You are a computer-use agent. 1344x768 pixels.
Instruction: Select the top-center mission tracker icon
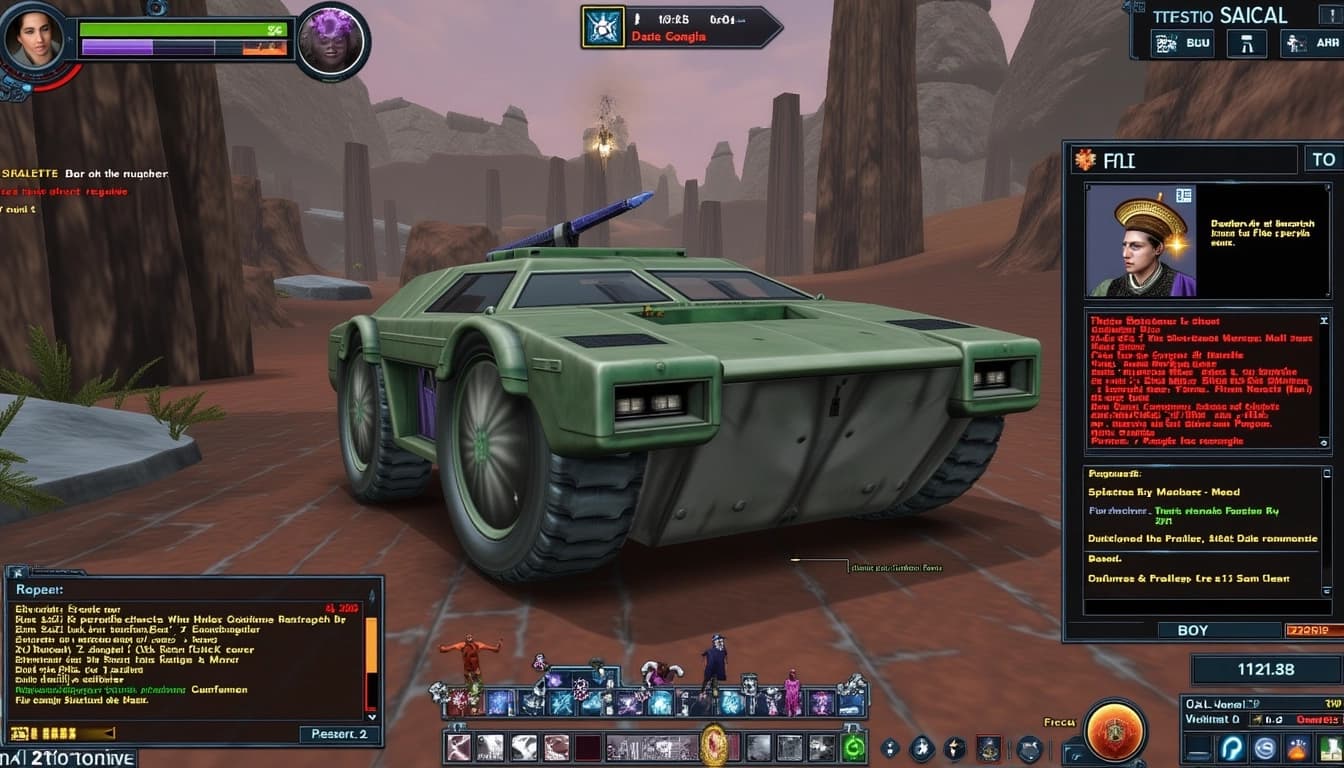604,27
